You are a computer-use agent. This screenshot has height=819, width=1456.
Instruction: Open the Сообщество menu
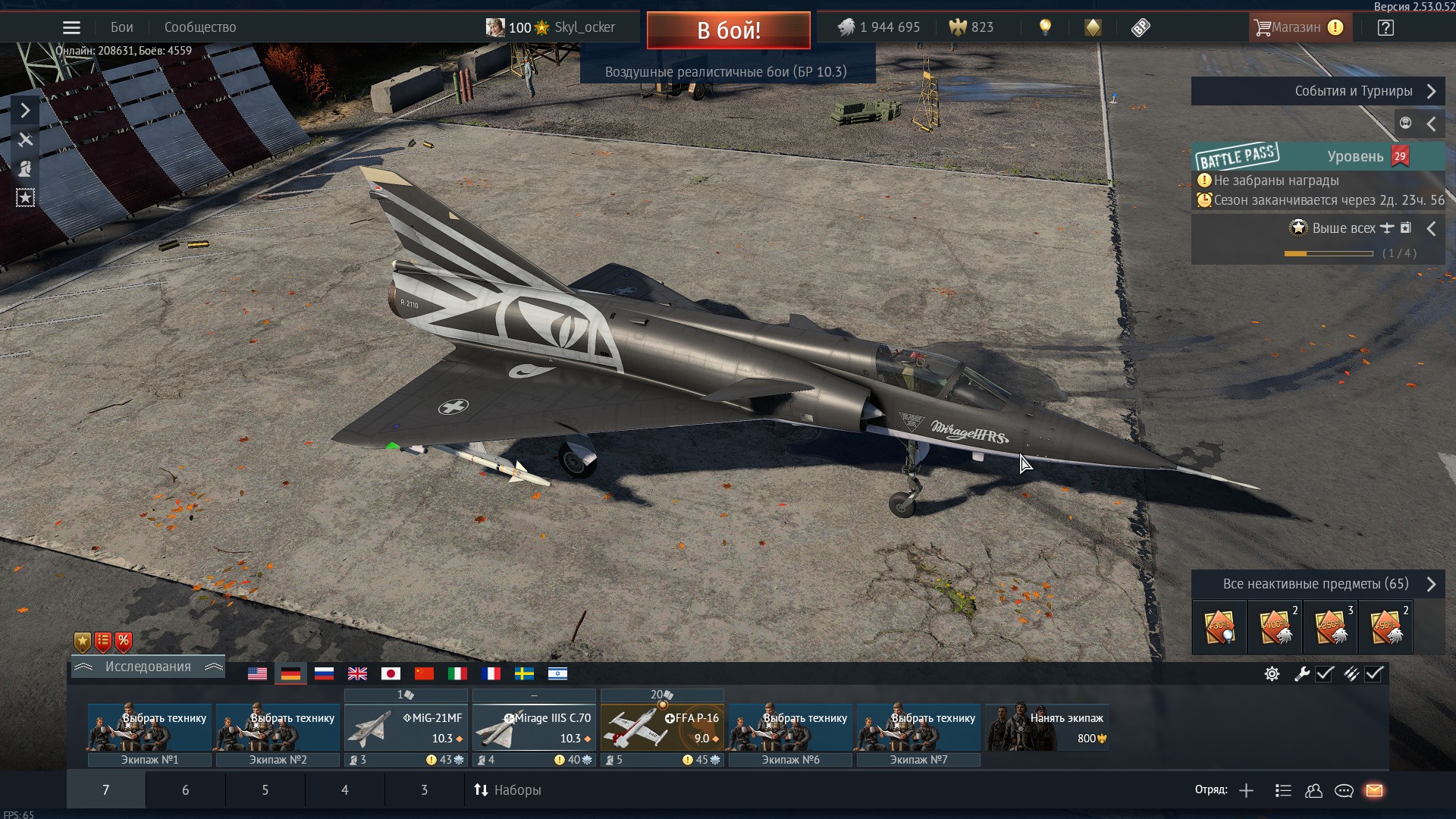[x=200, y=27]
